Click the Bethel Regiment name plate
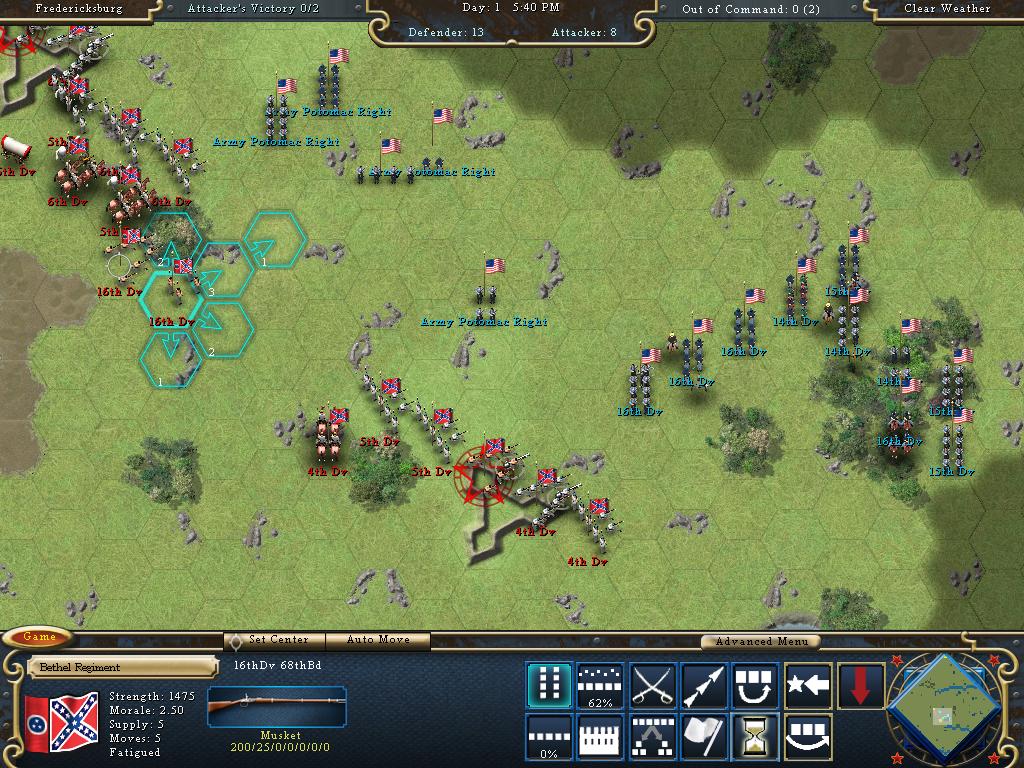The height and width of the screenshot is (768, 1024). click(x=122, y=667)
